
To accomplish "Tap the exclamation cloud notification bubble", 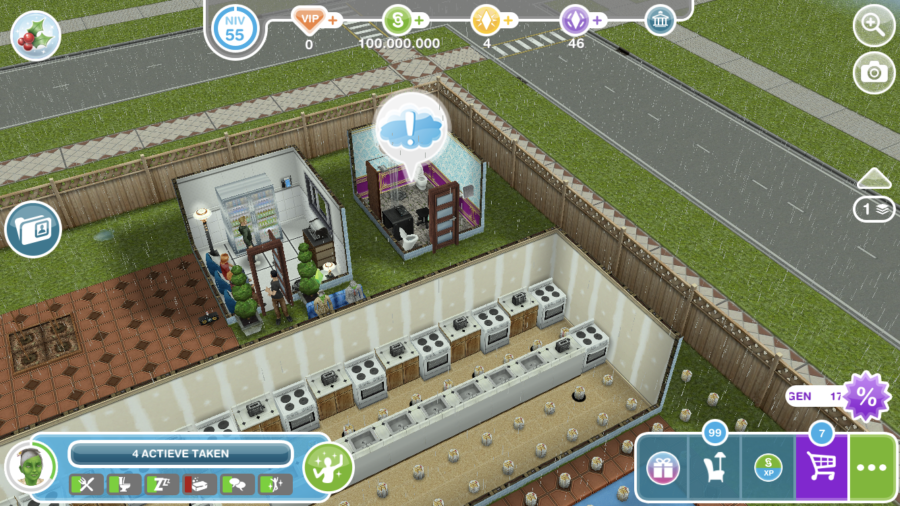I will 412,127.
